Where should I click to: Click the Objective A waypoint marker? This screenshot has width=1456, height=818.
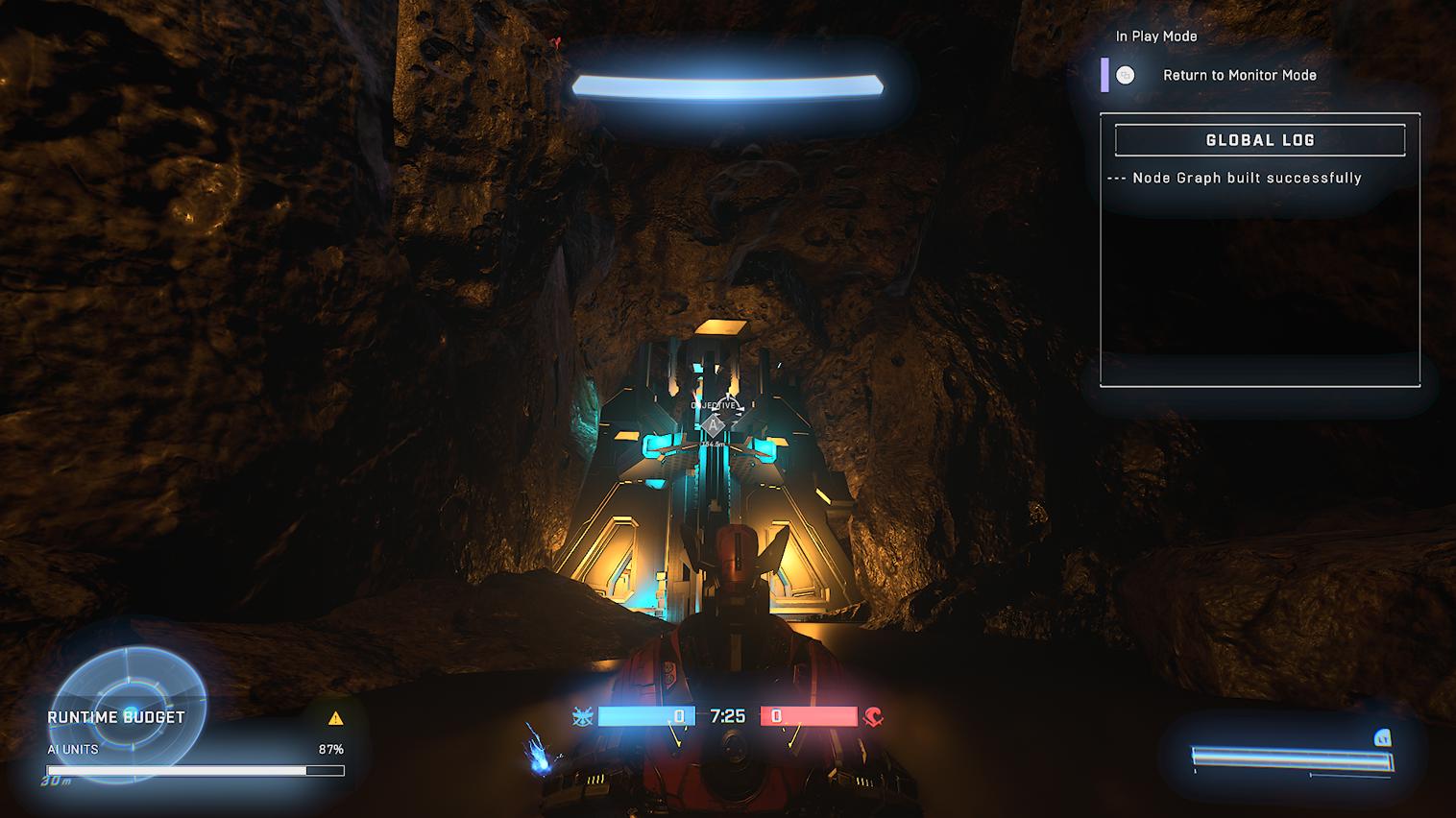click(x=714, y=424)
